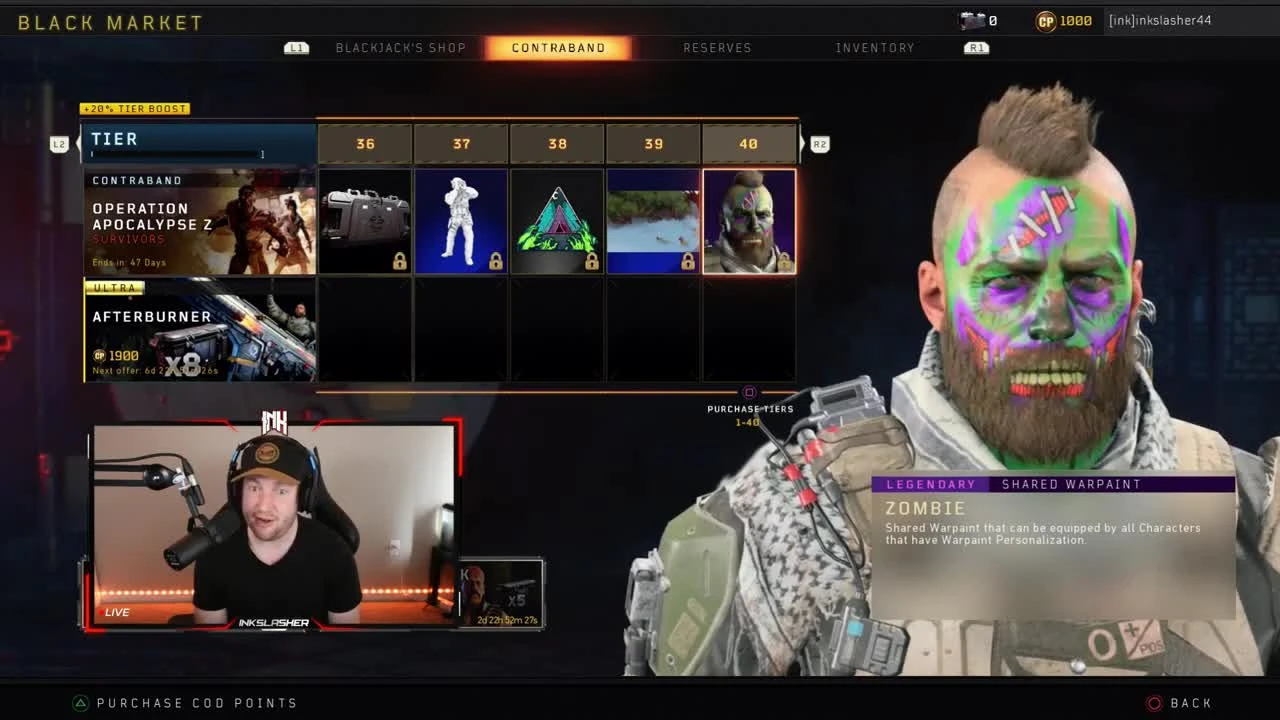
Task: Select the tier 38 calling card pyramid icon
Action: point(557,220)
